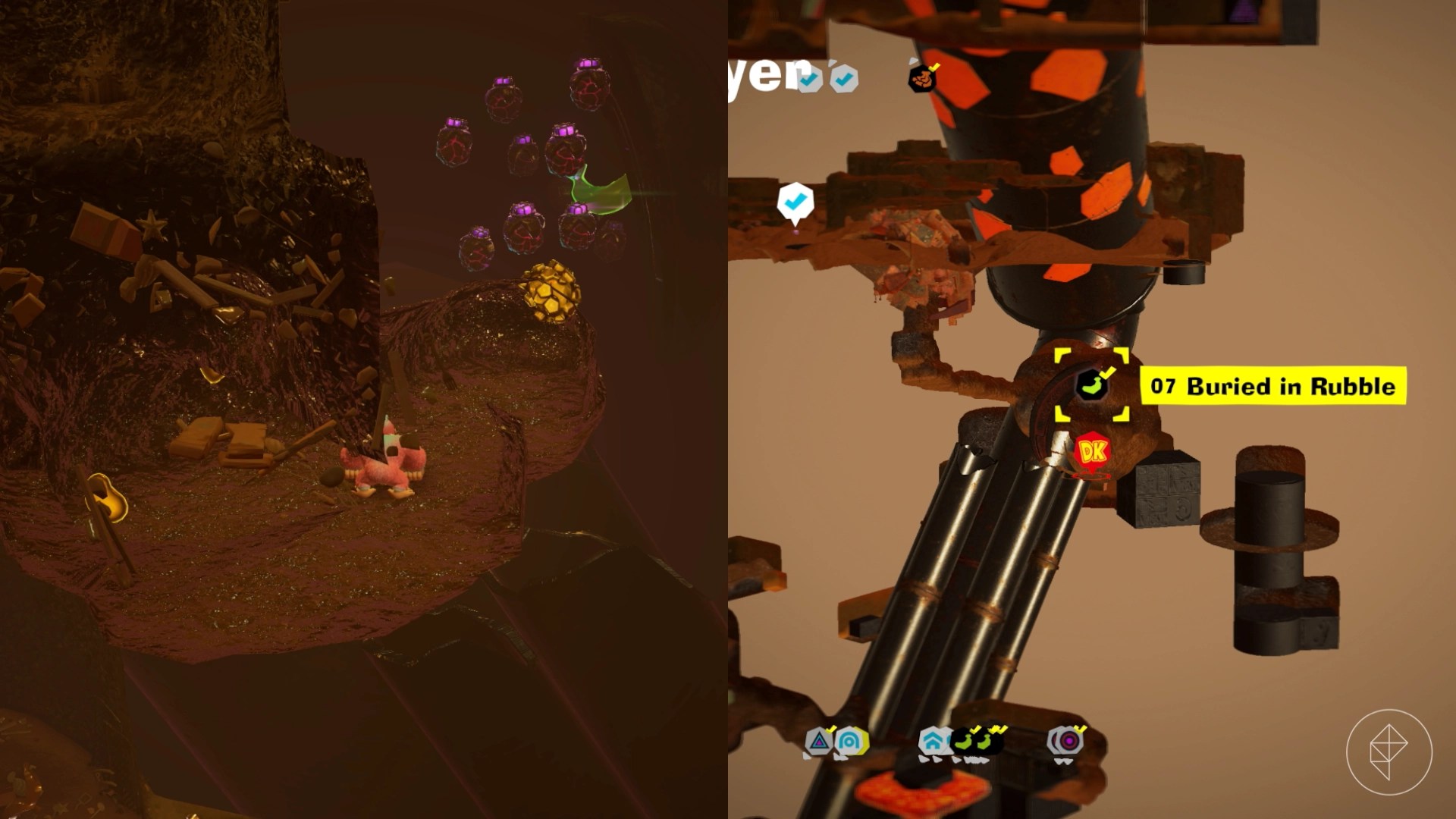Image resolution: width=1456 pixels, height=819 pixels.
Task: Select the white checkmark speech-bubble marker
Action: (795, 202)
